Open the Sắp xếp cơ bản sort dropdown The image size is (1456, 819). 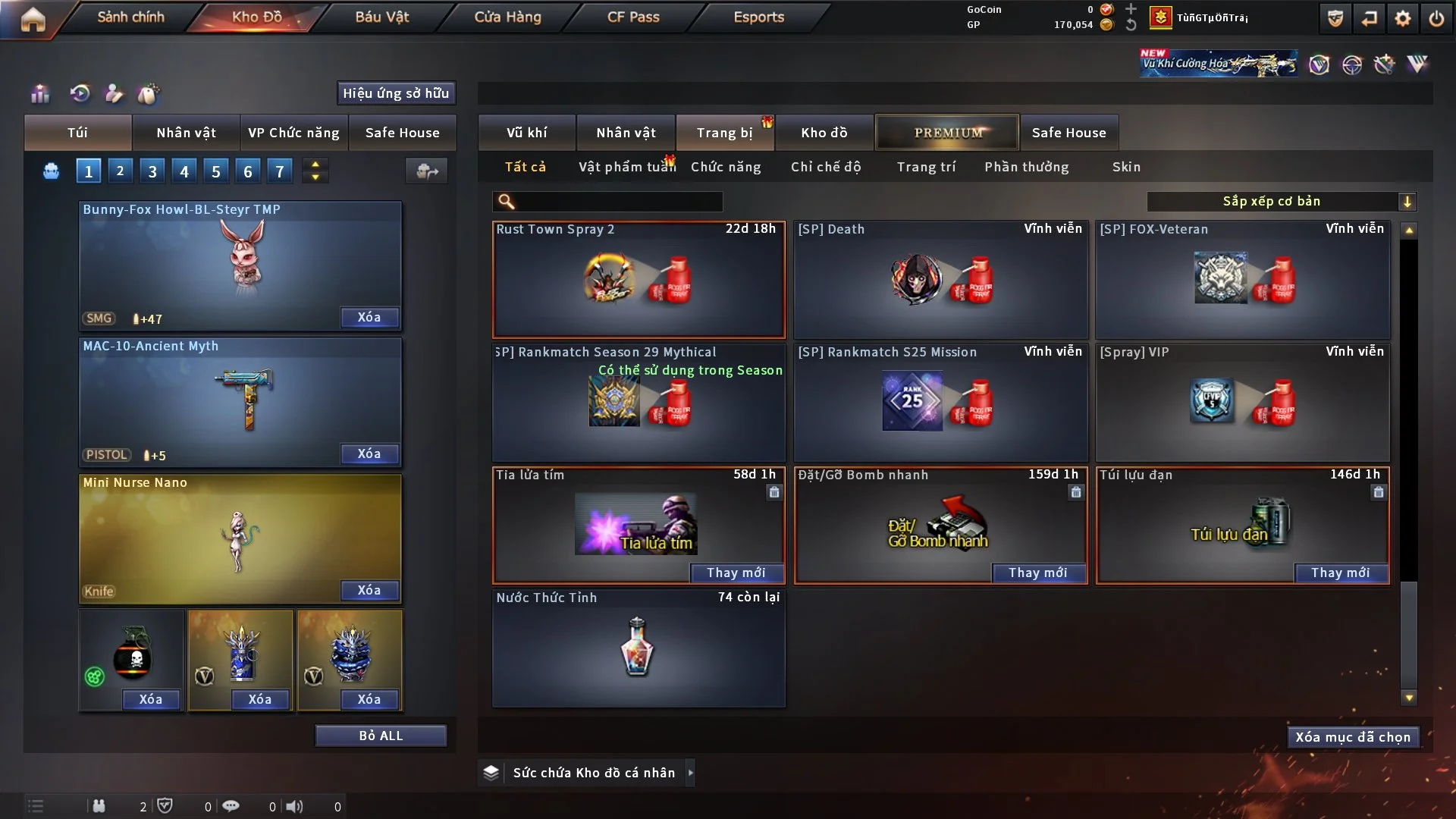1280,202
